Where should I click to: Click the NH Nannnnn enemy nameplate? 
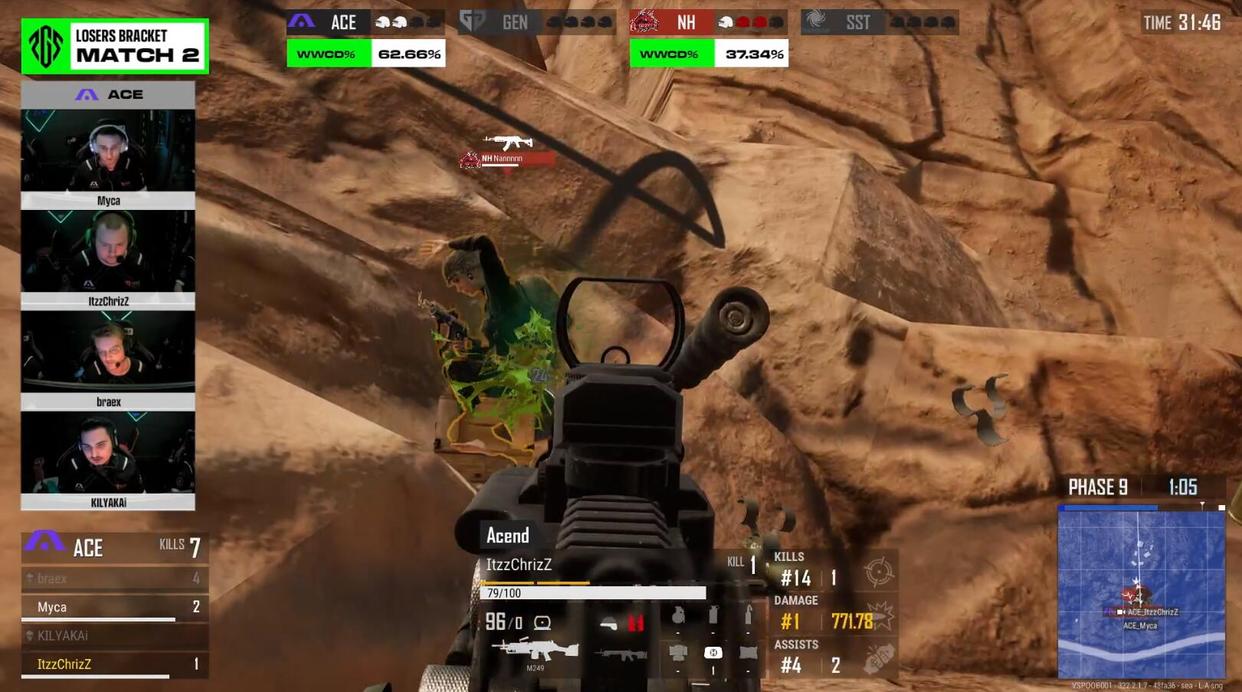pos(508,158)
